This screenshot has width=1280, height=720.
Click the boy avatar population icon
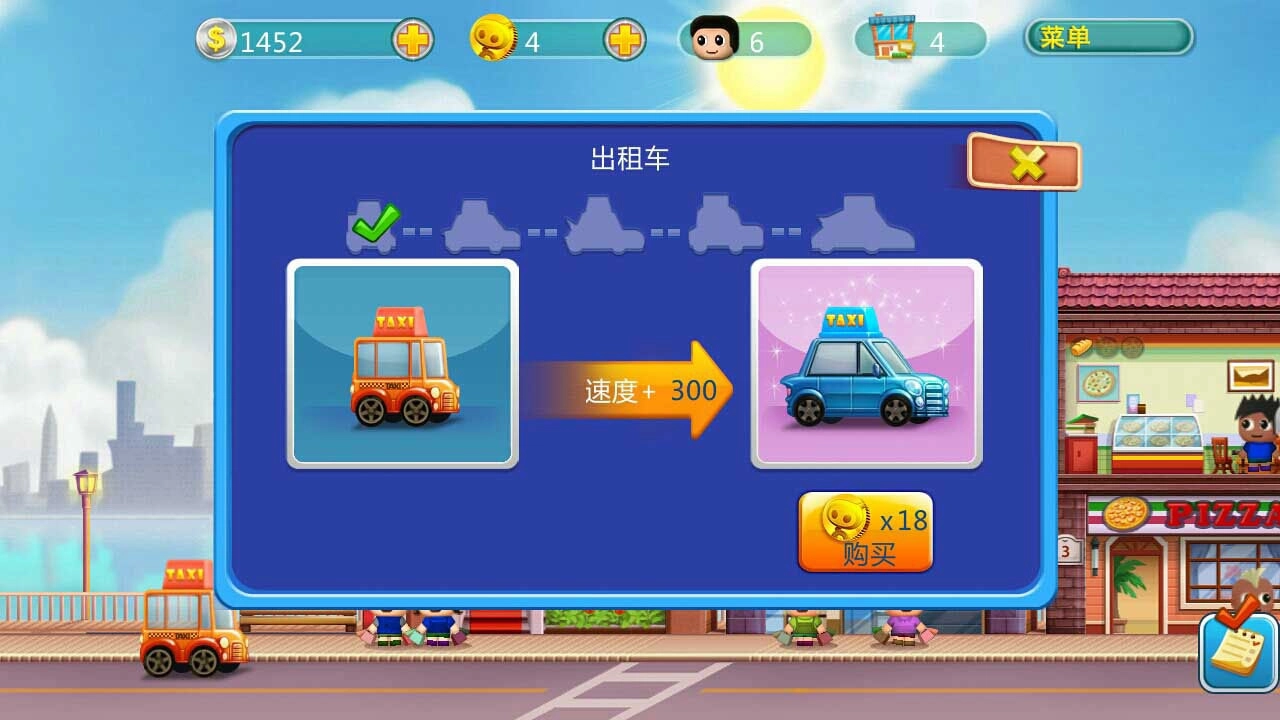click(x=710, y=38)
